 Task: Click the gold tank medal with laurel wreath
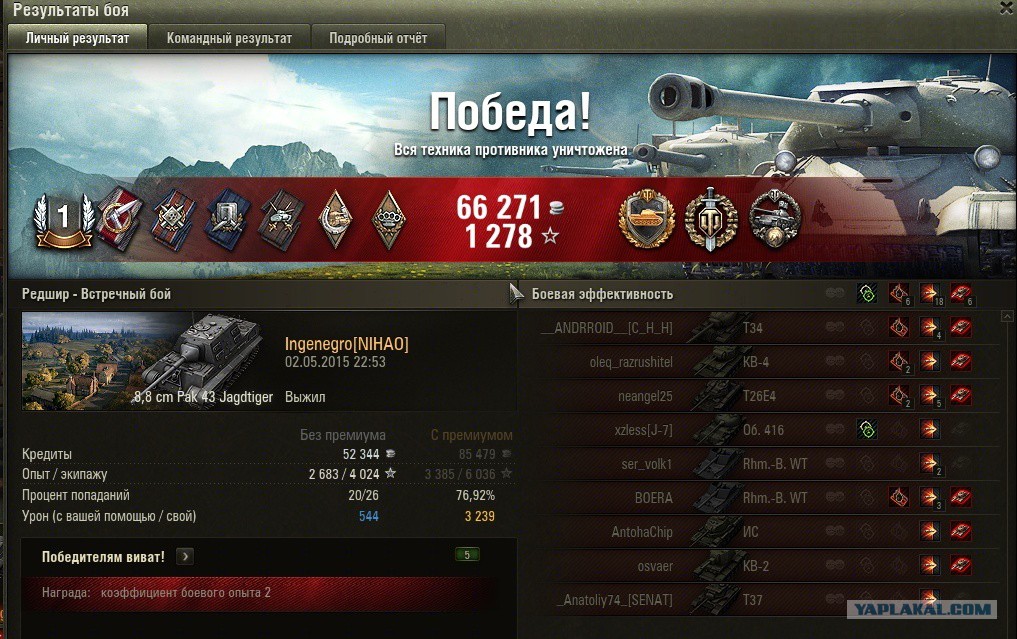645,218
